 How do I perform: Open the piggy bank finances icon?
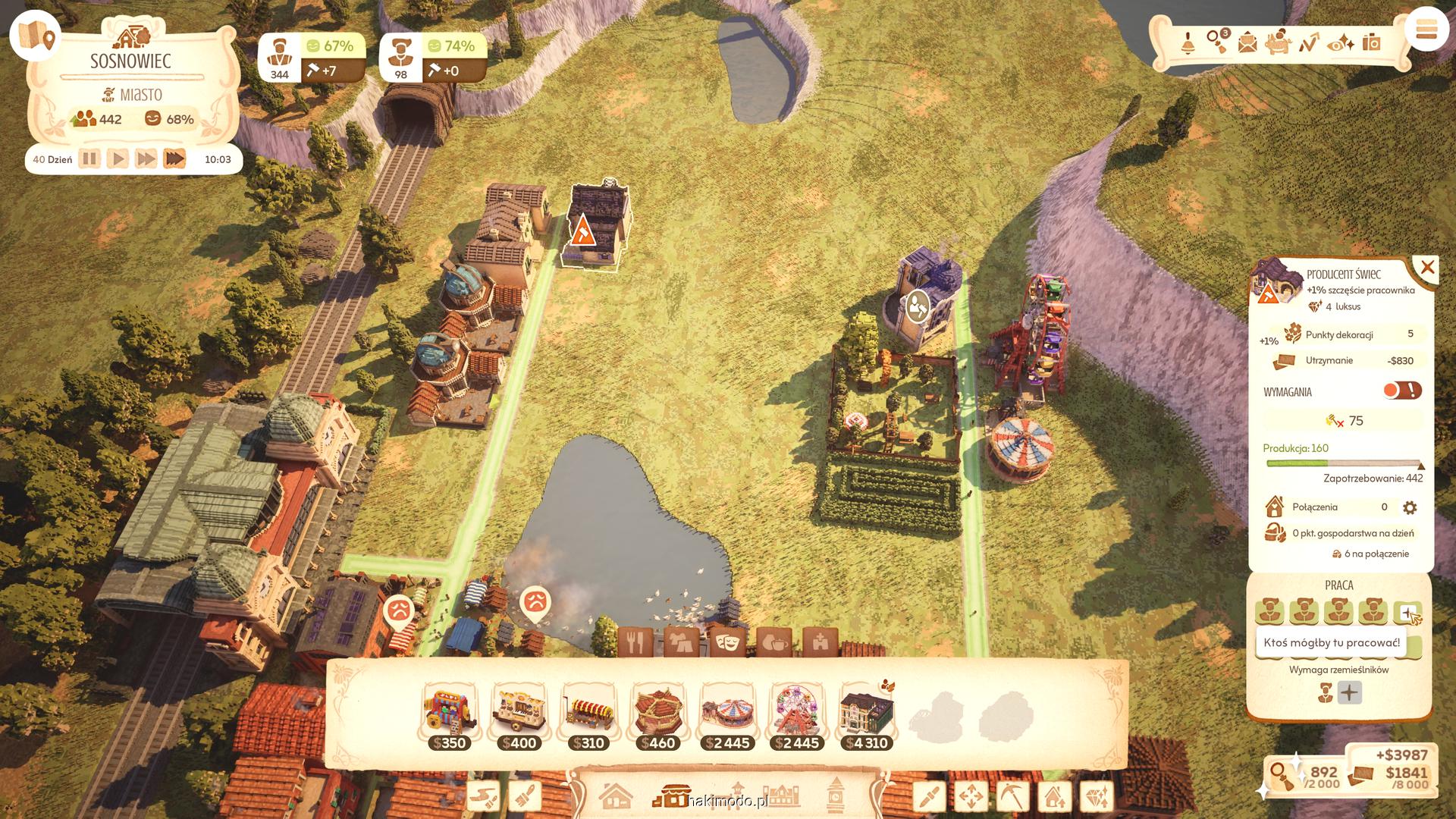(1278, 42)
